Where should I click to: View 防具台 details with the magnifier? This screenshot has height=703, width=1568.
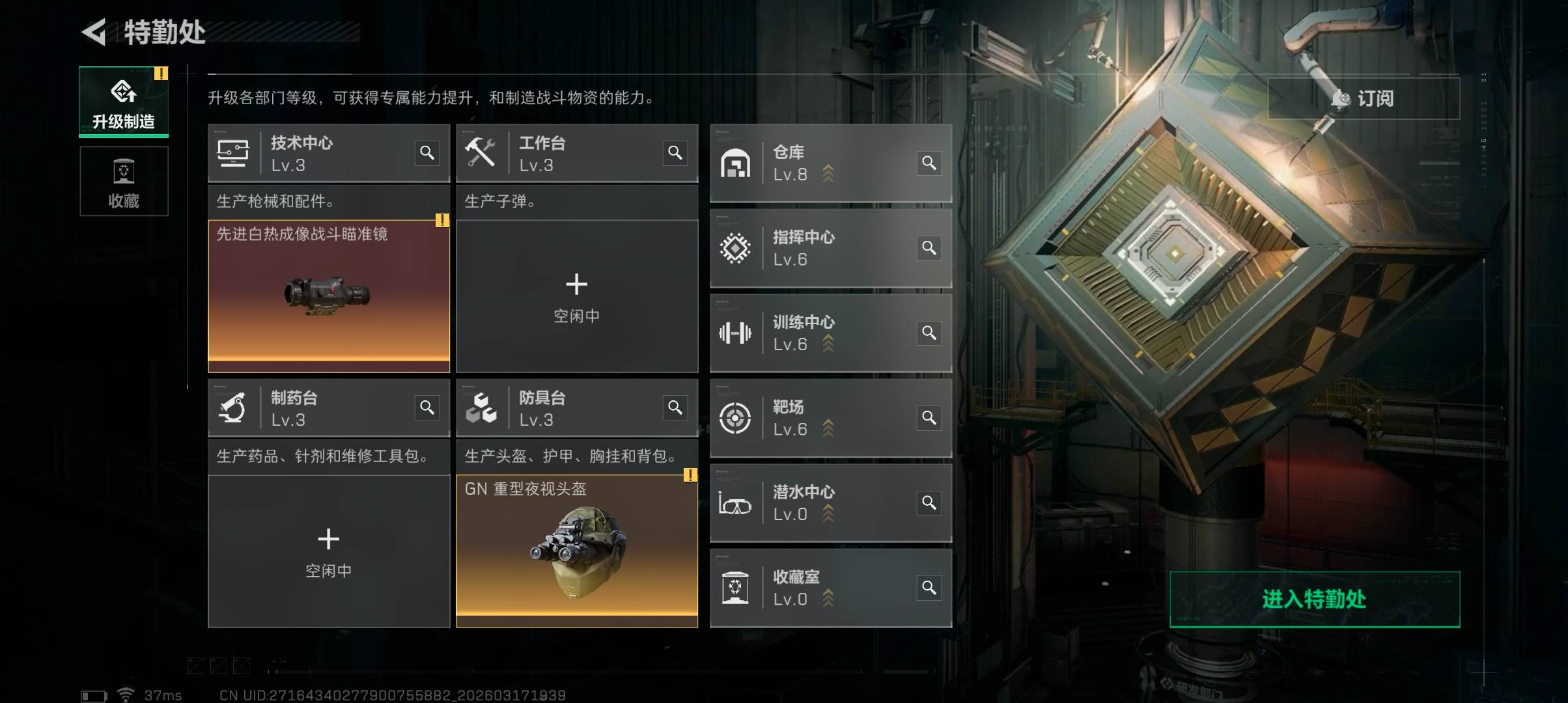(675, 407)
